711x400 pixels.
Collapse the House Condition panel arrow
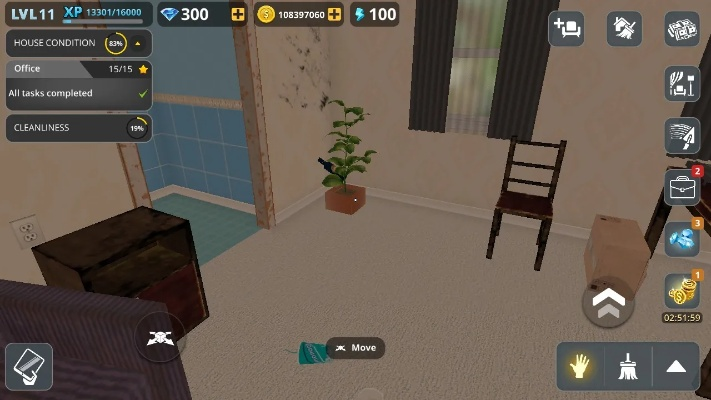pos(137,44)
